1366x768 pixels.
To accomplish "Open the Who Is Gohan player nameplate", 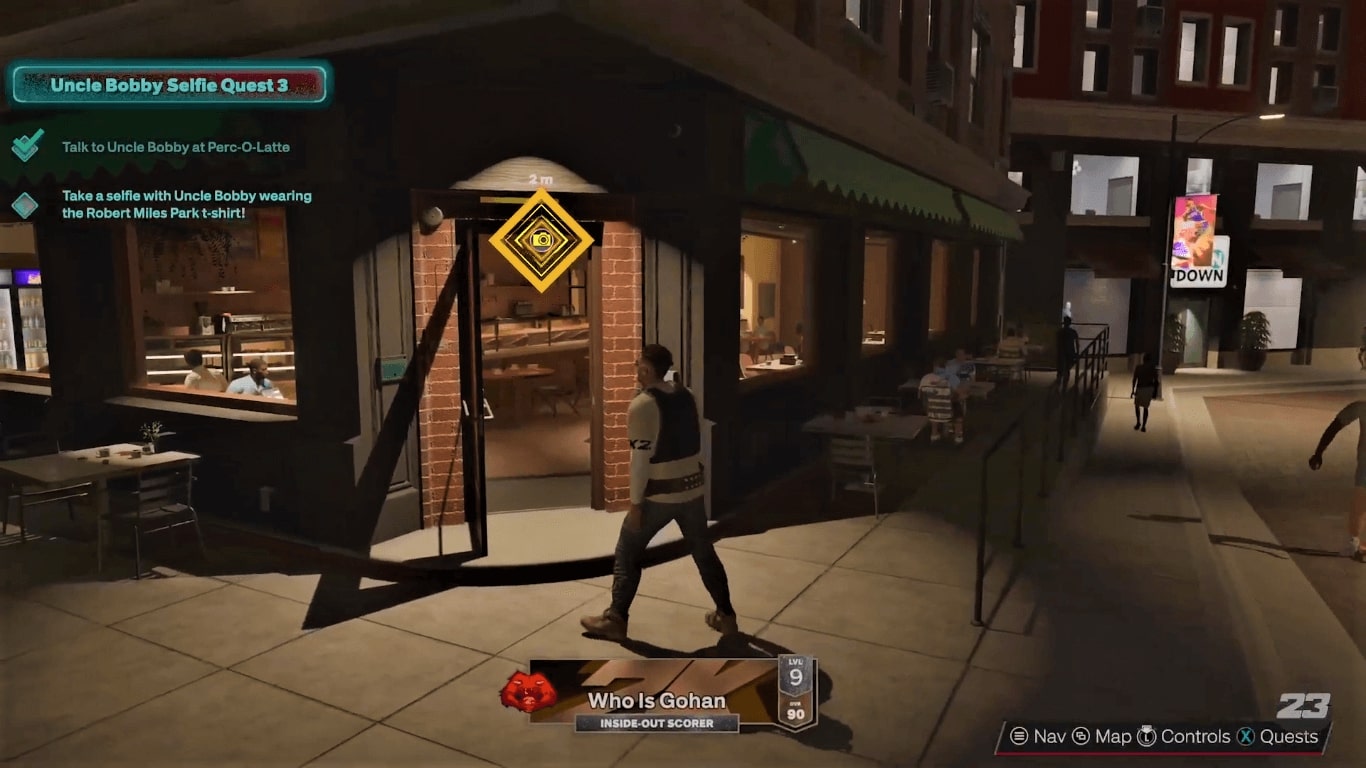I will [656, 700].
